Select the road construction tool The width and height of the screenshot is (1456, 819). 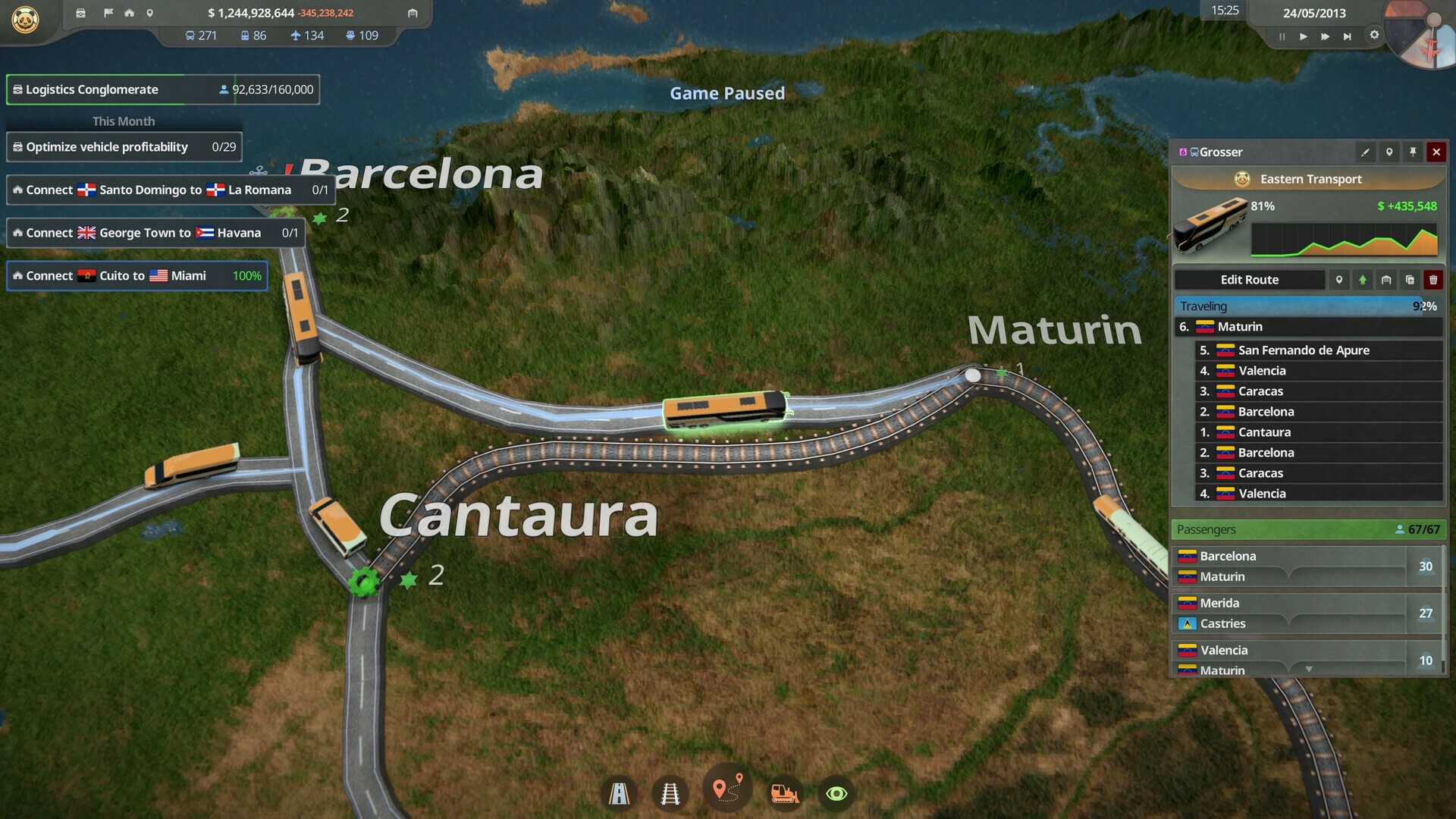click(x=620, y=792)
